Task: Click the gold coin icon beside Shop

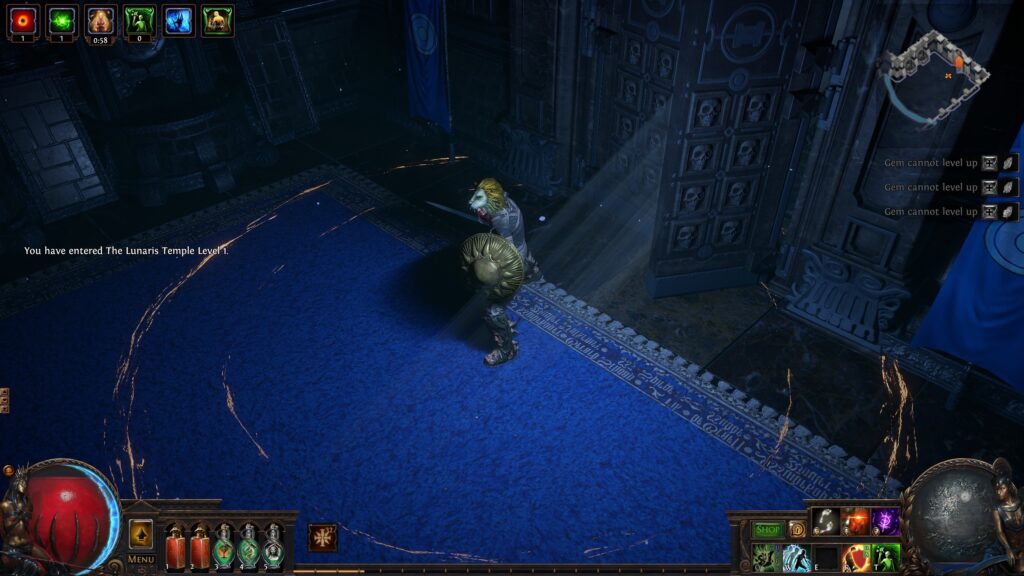Action: [796, 529]
